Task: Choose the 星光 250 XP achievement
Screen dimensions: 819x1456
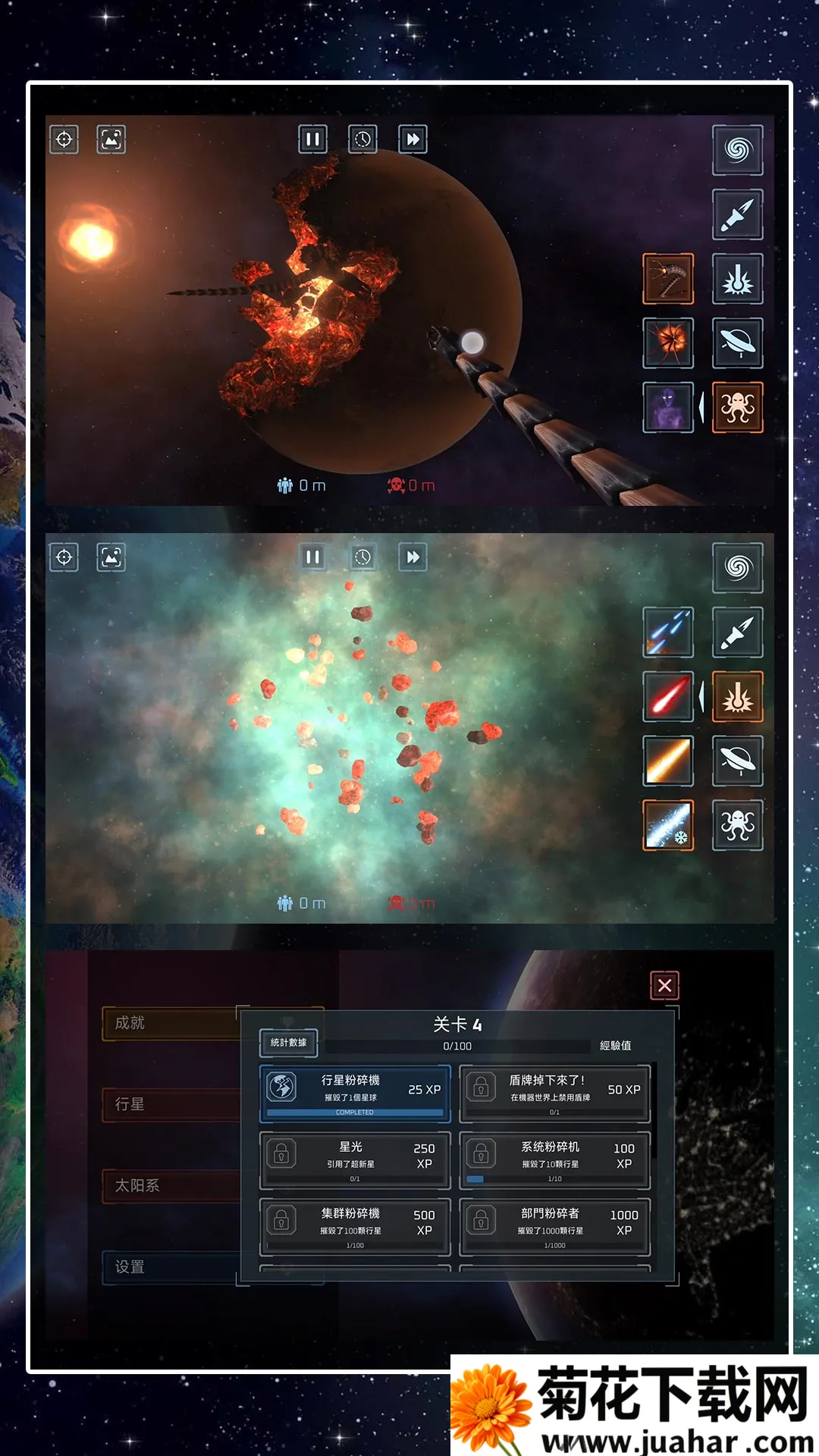Action: coord(355,1159)
